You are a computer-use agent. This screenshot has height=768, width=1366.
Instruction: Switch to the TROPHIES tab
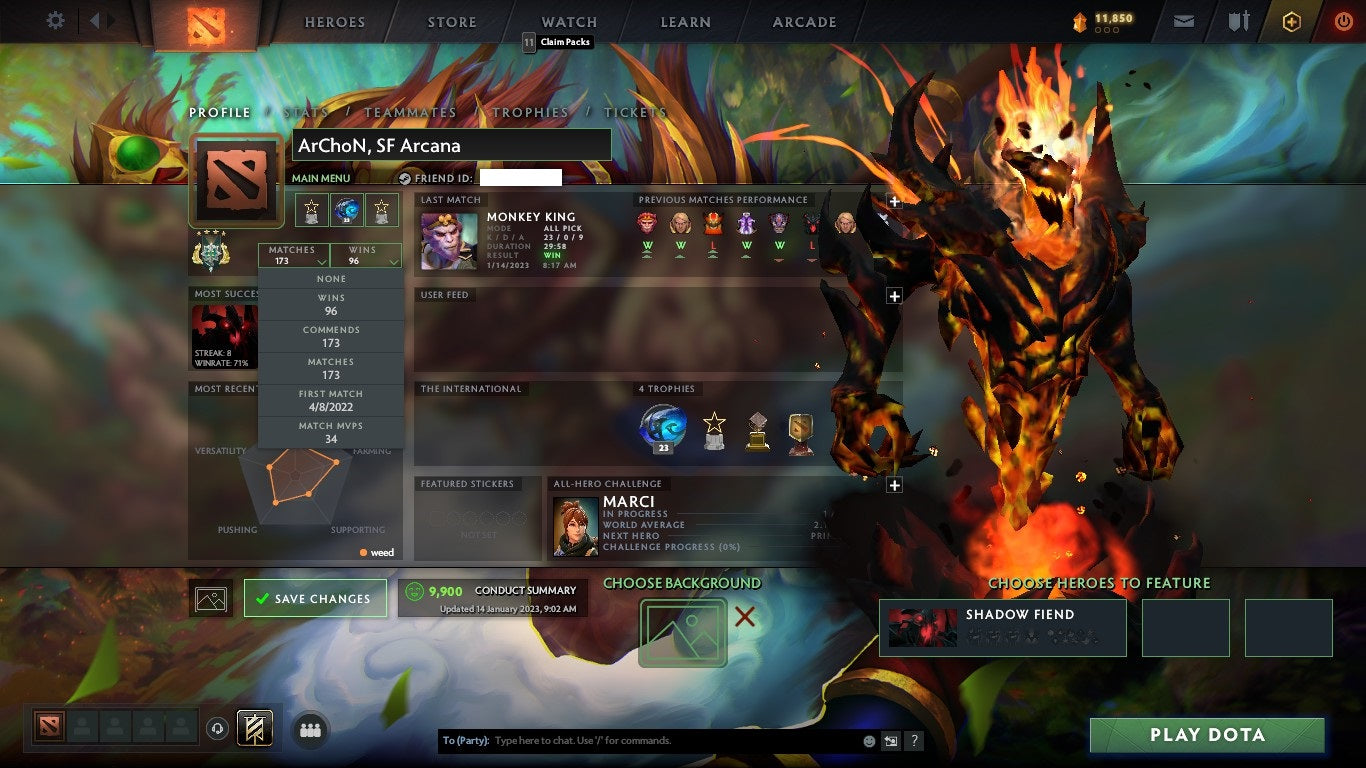(531, 113)
